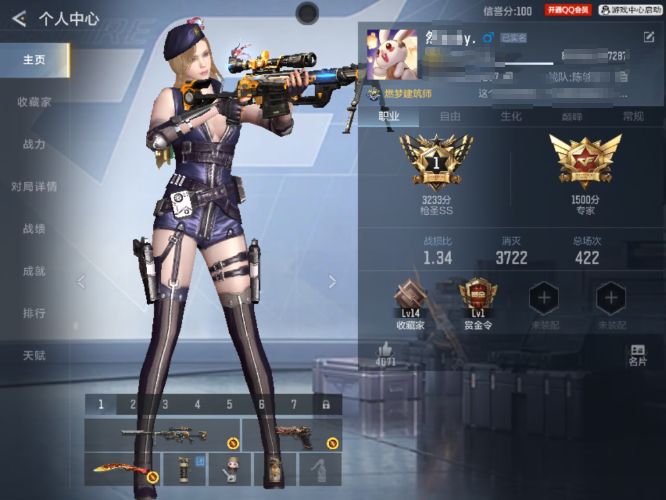The width and height of the screenshot is (666, 500).
Task: Open the 排行 rankings section
Action: [x=34, y=313]
